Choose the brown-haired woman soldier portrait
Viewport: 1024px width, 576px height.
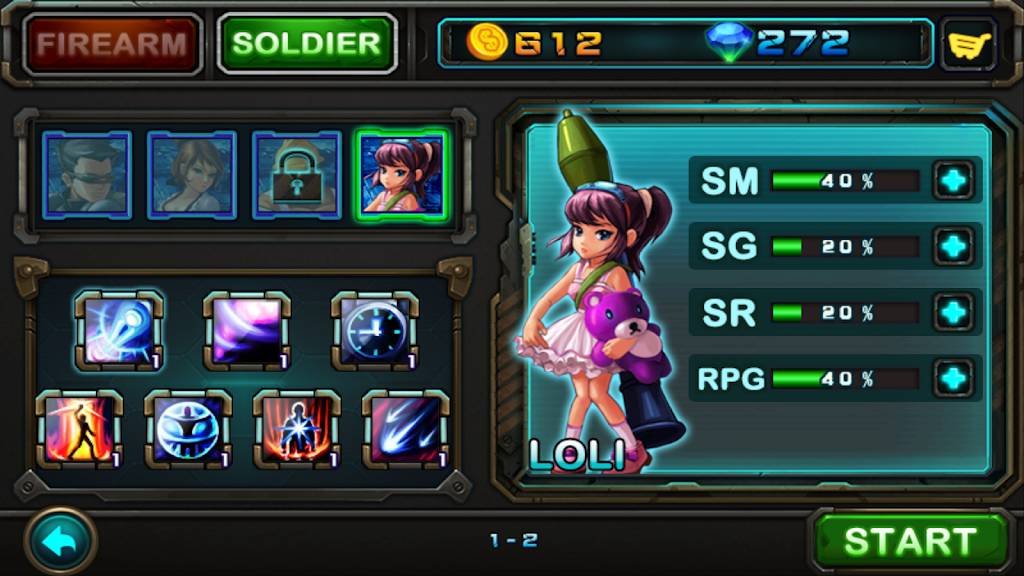click(x=192, y=175)
